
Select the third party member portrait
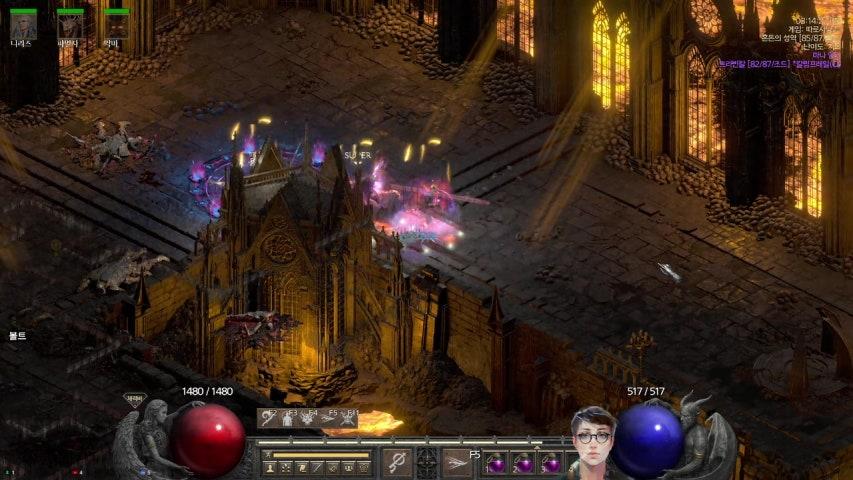tap(116, 26)
